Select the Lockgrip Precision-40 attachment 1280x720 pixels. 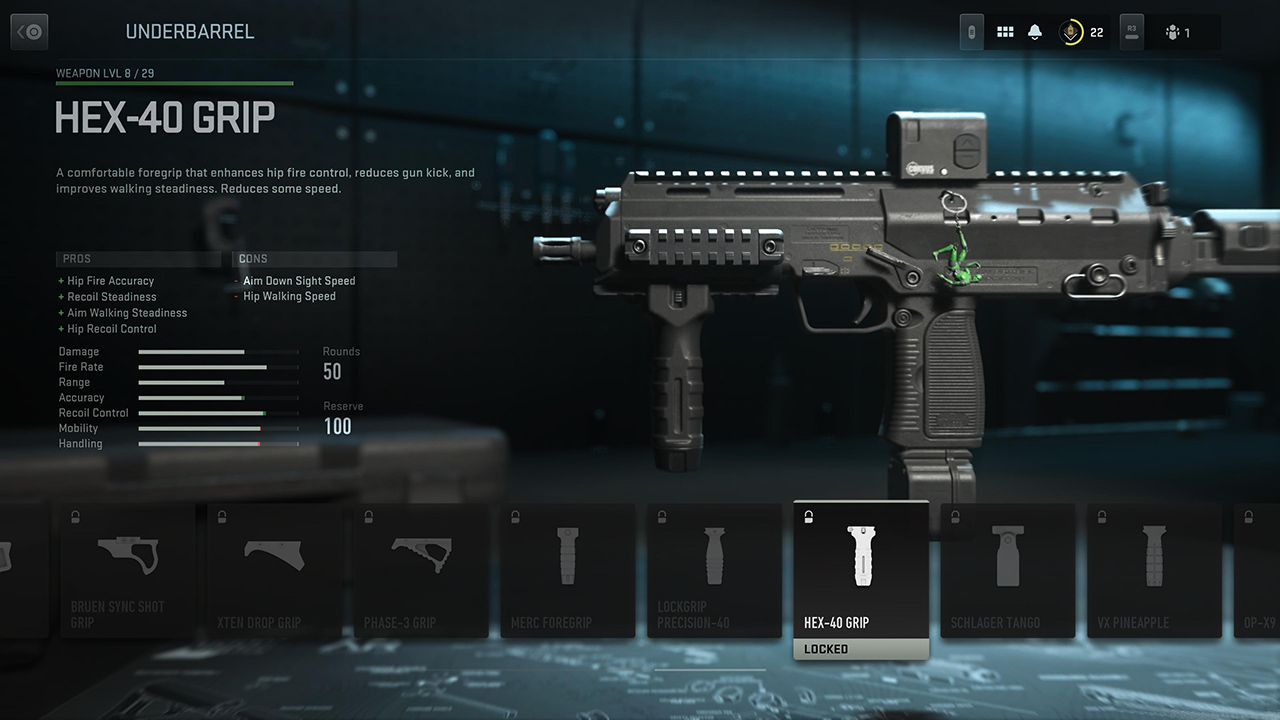tap(715, 570)
